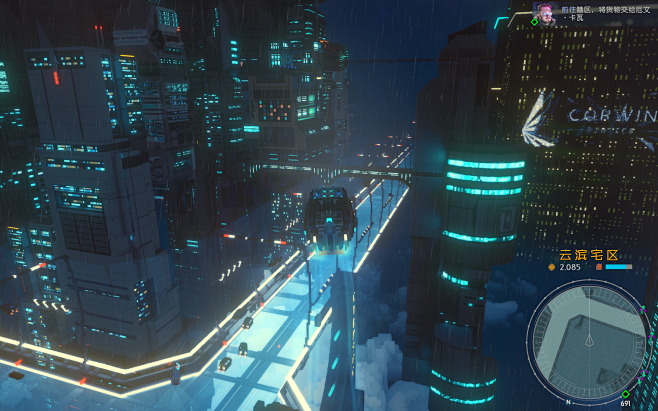This screenshot has height=411, width=658.
Task: Click the green diamond waypoint marker on the minimap edge
Action: click(x=625, y=394)
